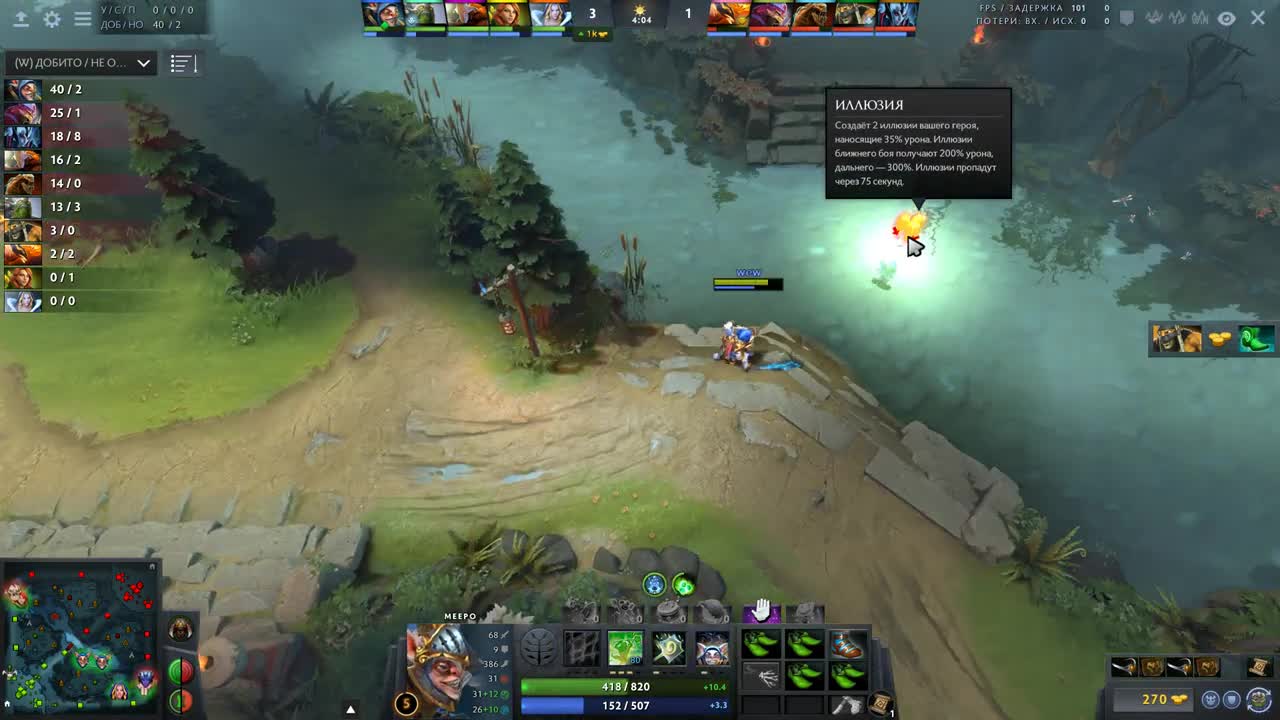The height and width of the screenshot is (720, 1280).
Task: Use the Town Portal Scroll slot
Action: coord(881,703)
